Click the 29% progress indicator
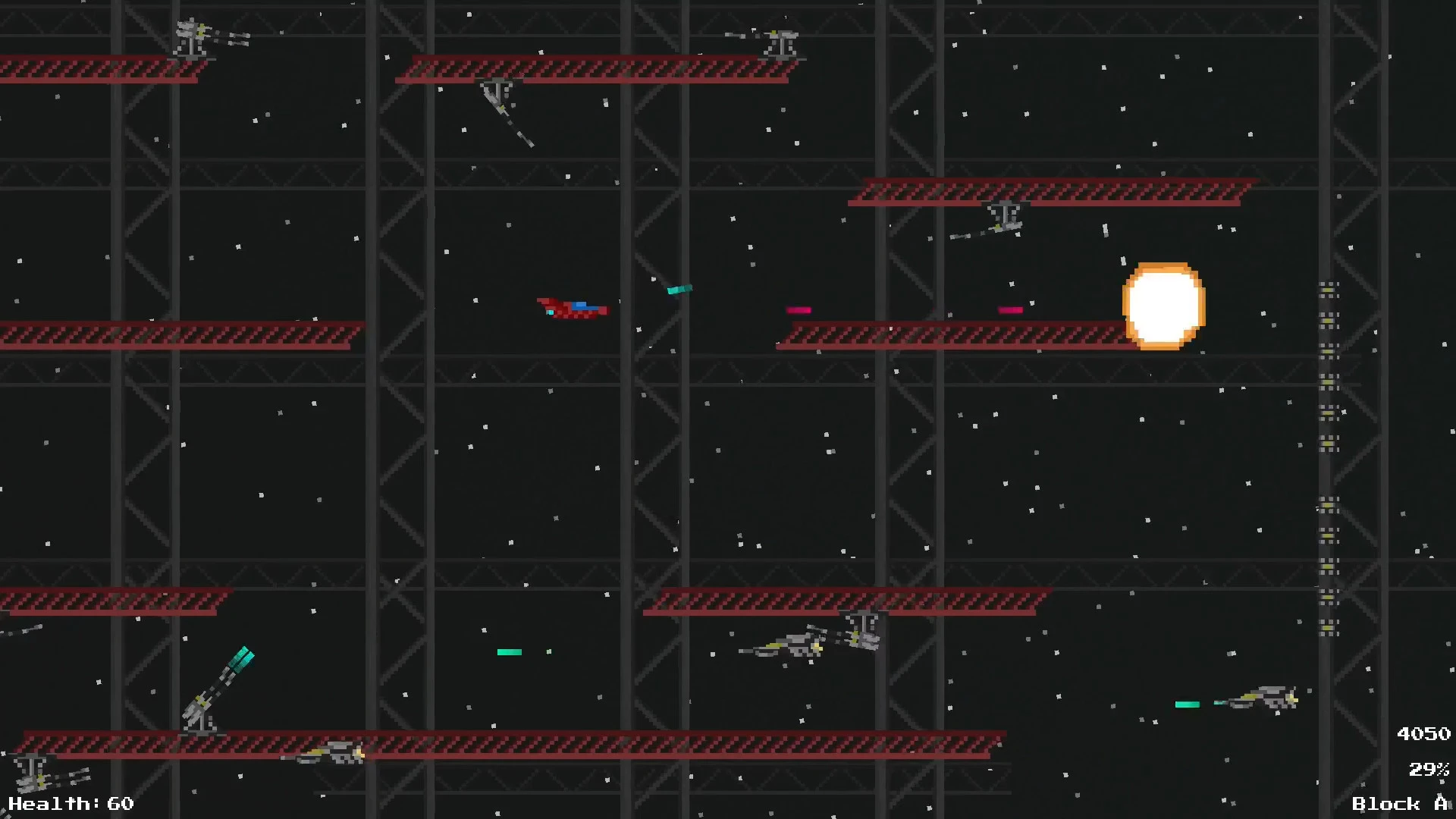 pyautogui.click(x=1429, y=770)
